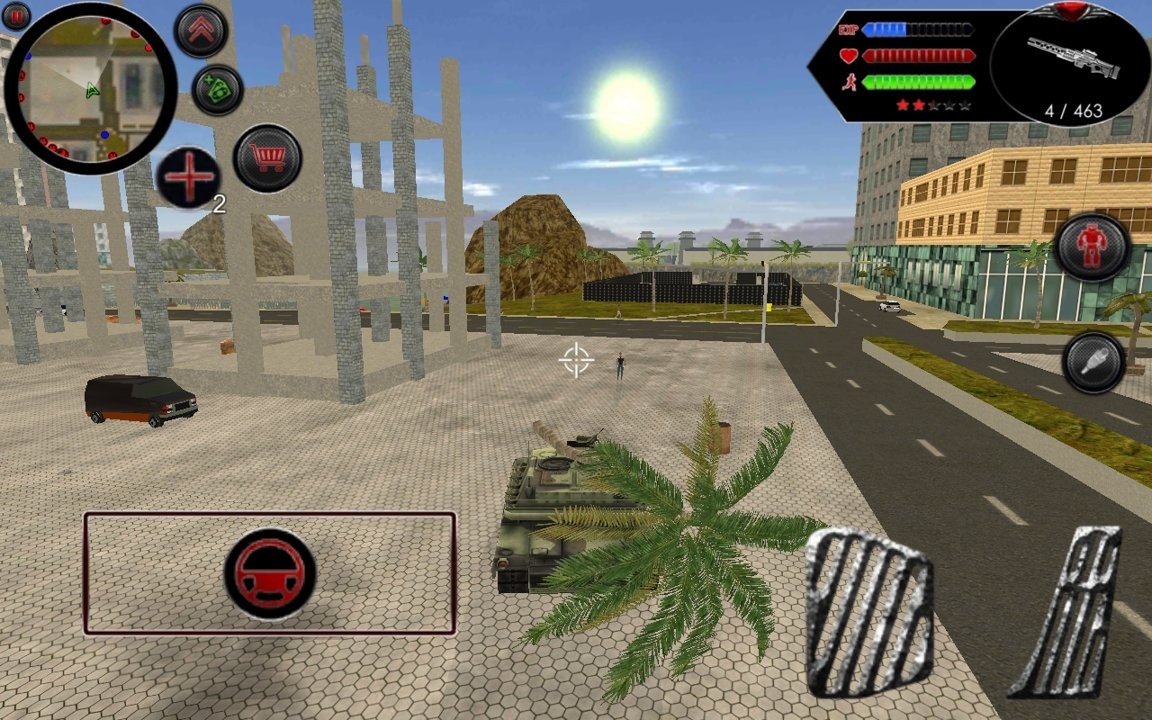
Task: Switch weapon via the sniper rifle panel
Action: coord(1068,64)
